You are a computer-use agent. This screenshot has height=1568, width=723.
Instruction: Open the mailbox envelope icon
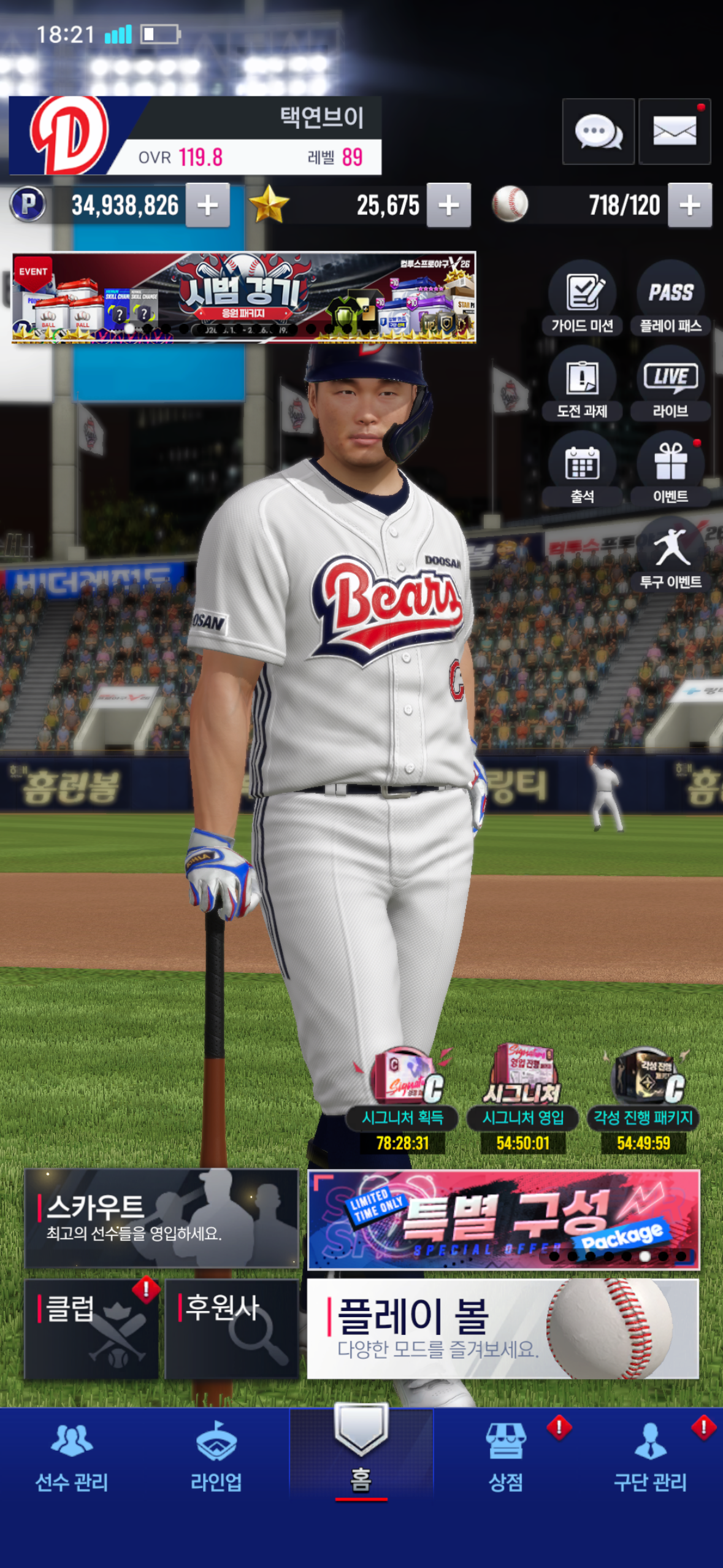pos(674,131)
